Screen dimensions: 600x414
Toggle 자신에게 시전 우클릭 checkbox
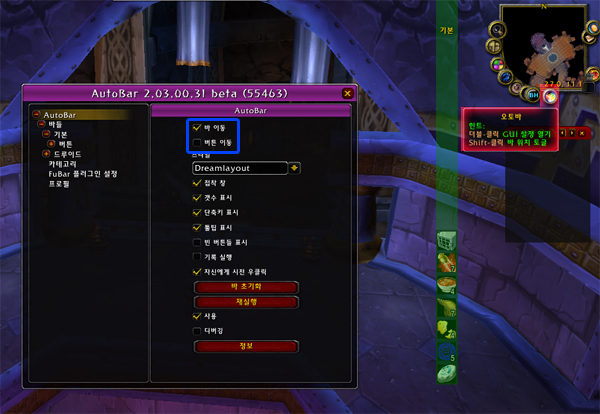coord(196,270)
